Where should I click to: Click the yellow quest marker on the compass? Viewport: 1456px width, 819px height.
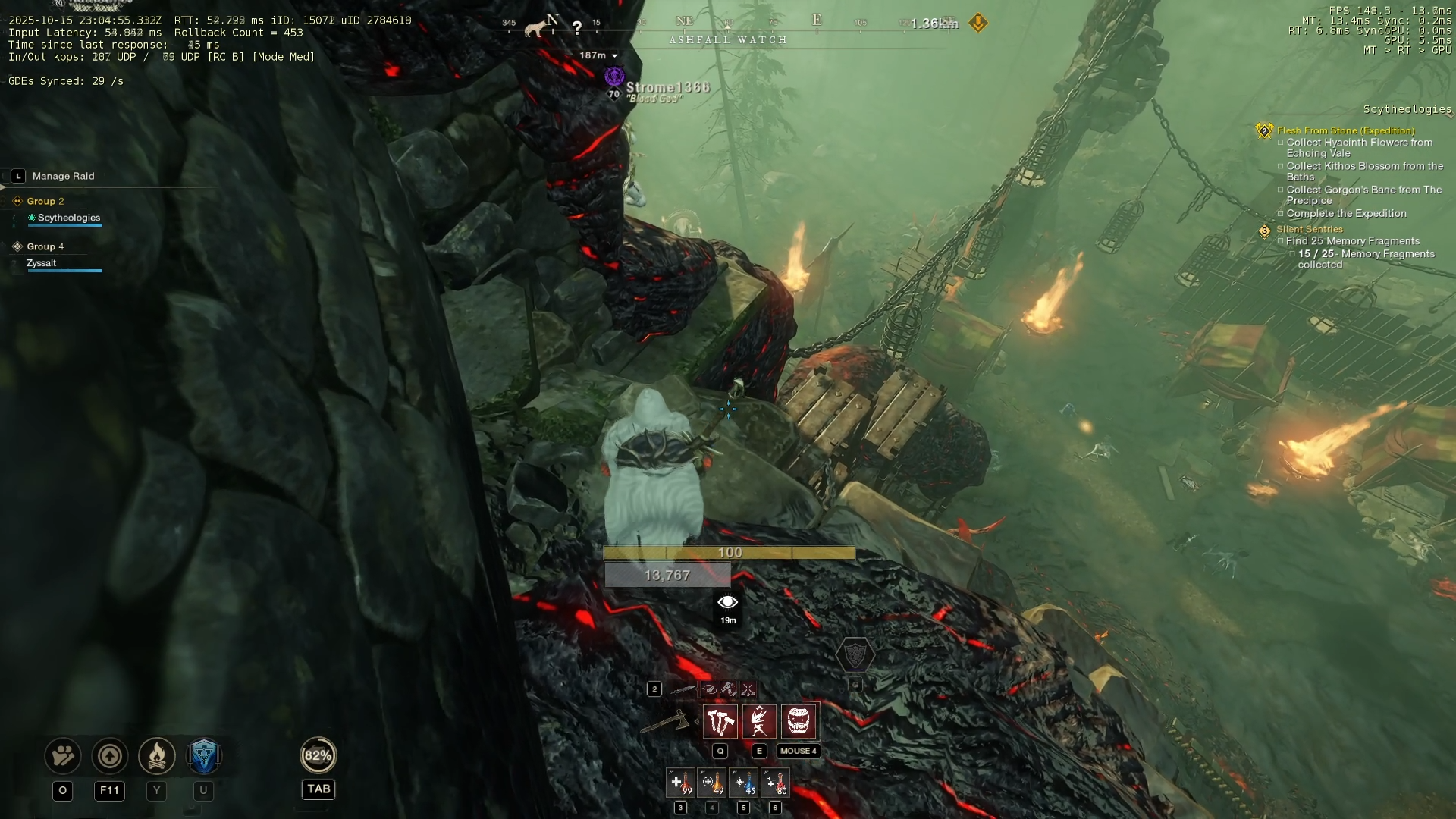click(978, 23)
